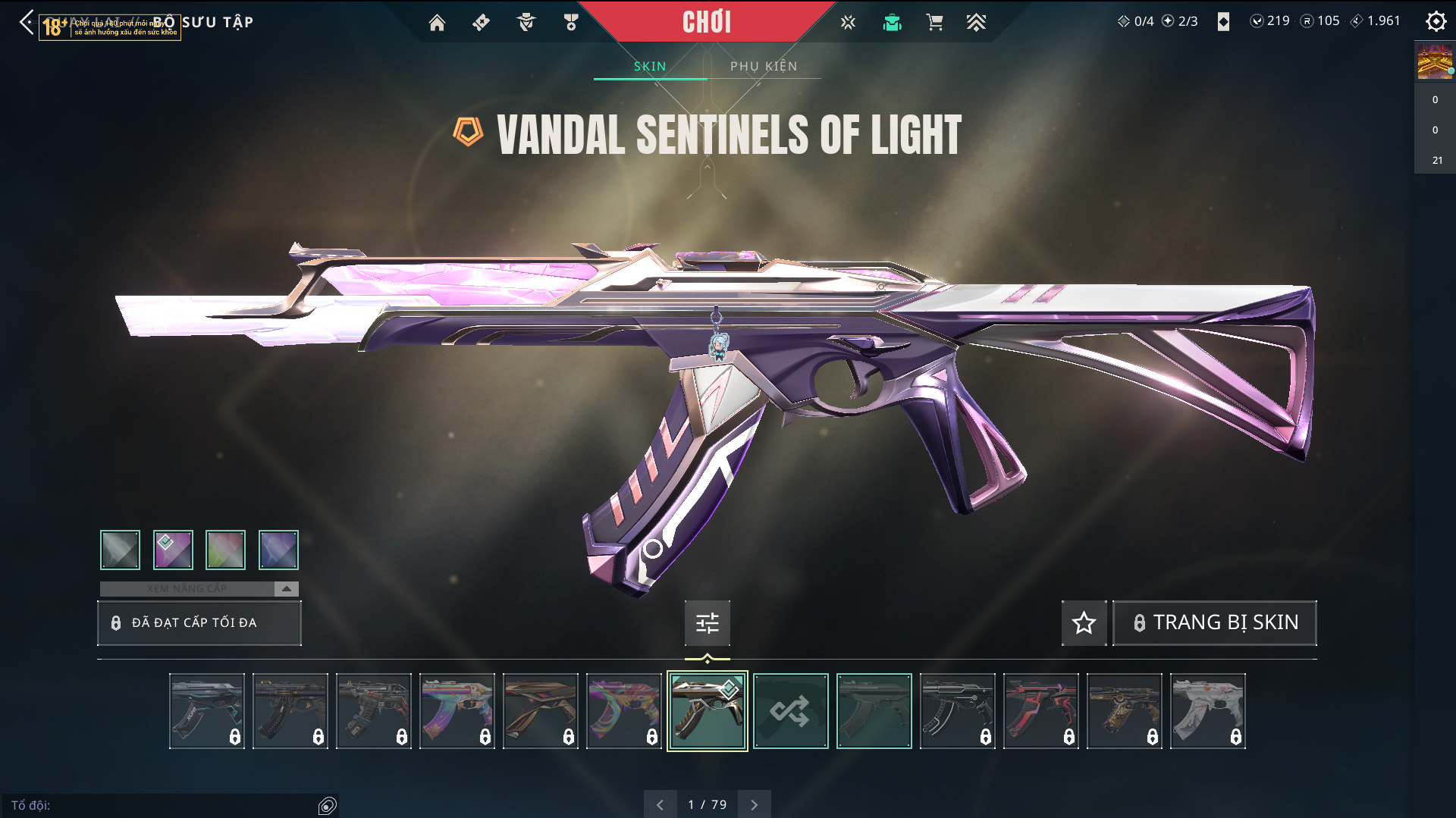Select the purple pink color variant
Viewport: 1456px width, 818px height.
(x=173, y=550)
